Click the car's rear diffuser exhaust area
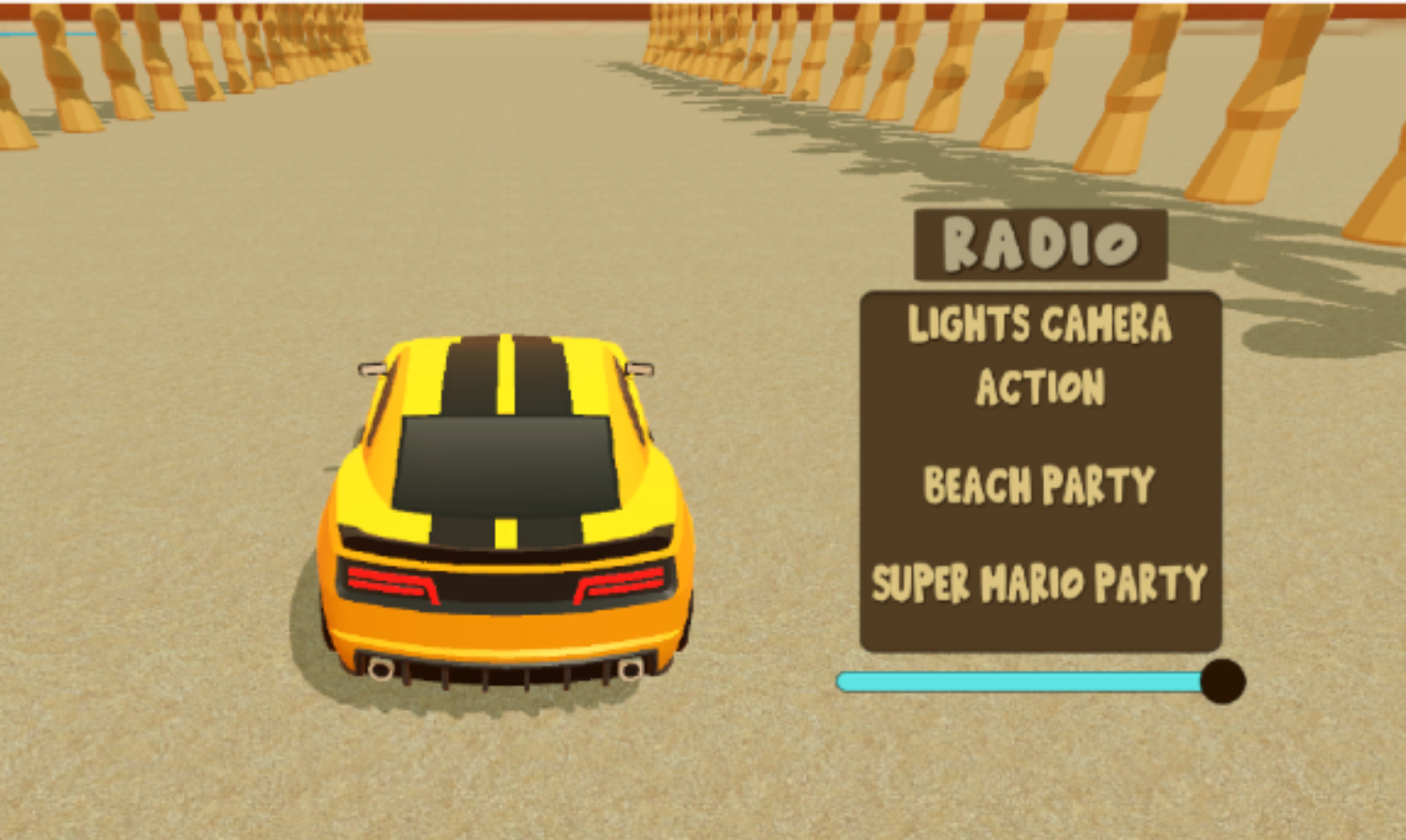Viewport: 1406px width, 840px height. [x=505, y=669]
